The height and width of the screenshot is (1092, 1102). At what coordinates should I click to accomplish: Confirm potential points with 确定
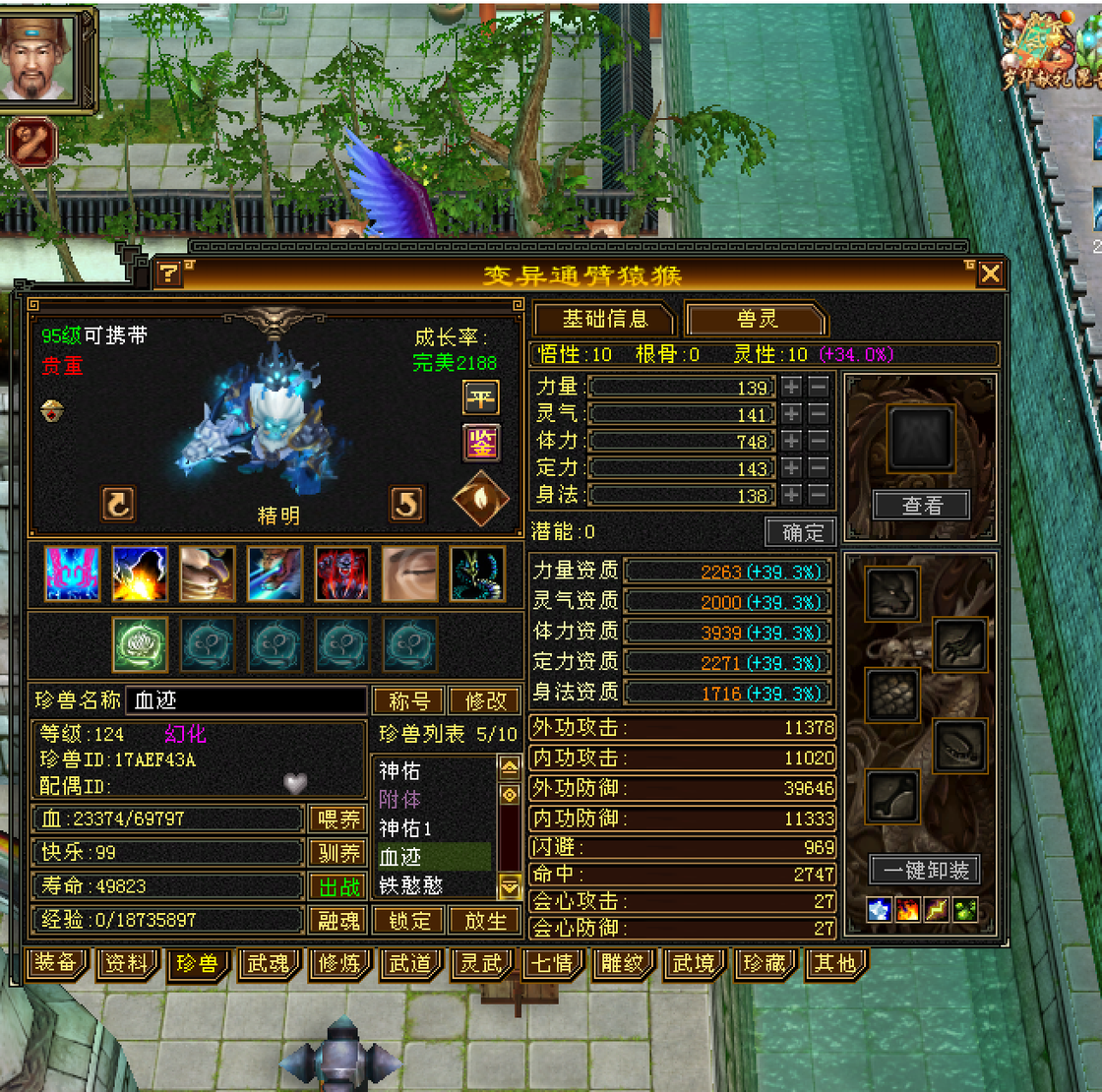click(x=801, y=532)
